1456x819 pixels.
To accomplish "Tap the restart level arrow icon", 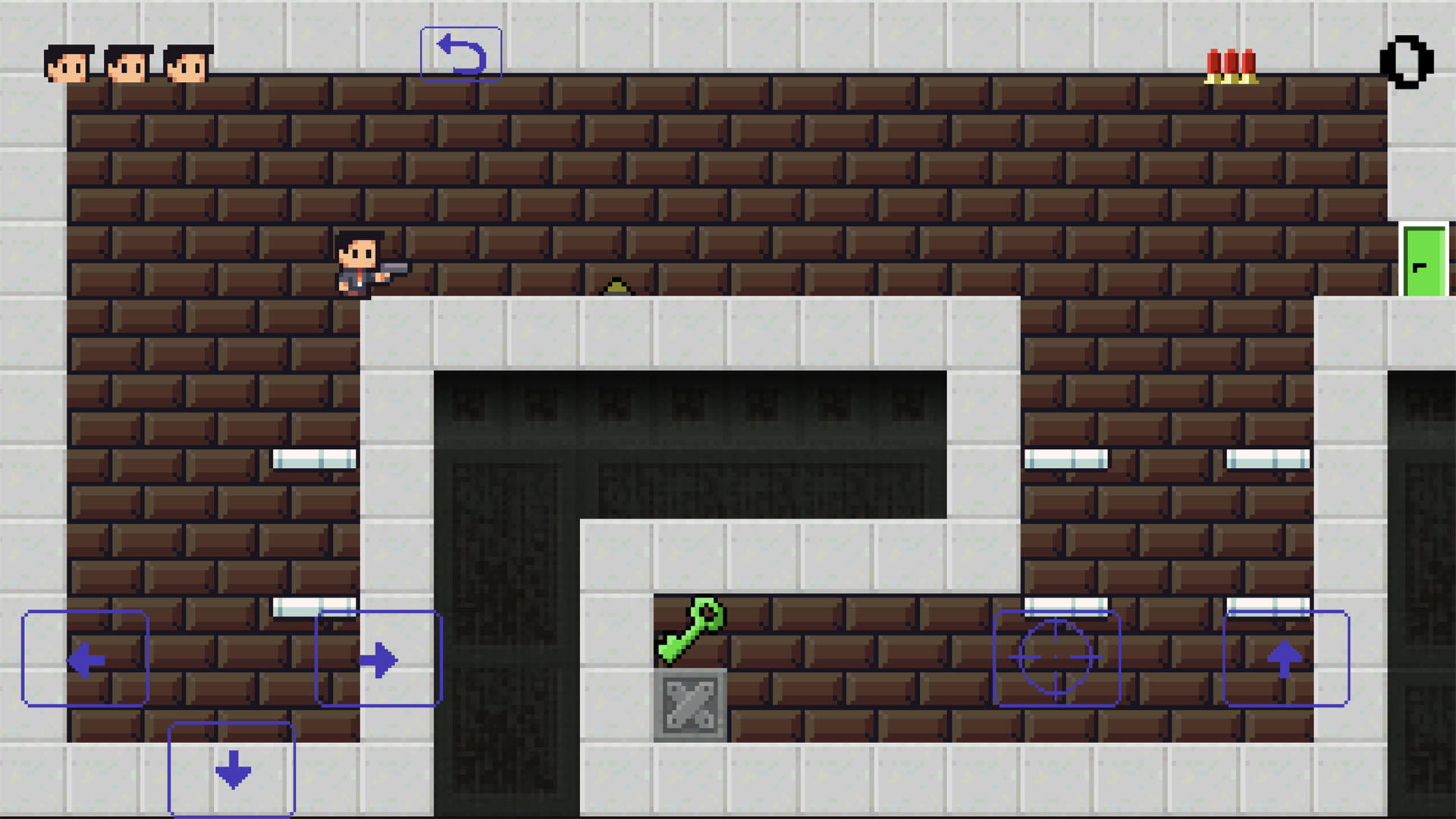I will (x=461, y=52).
